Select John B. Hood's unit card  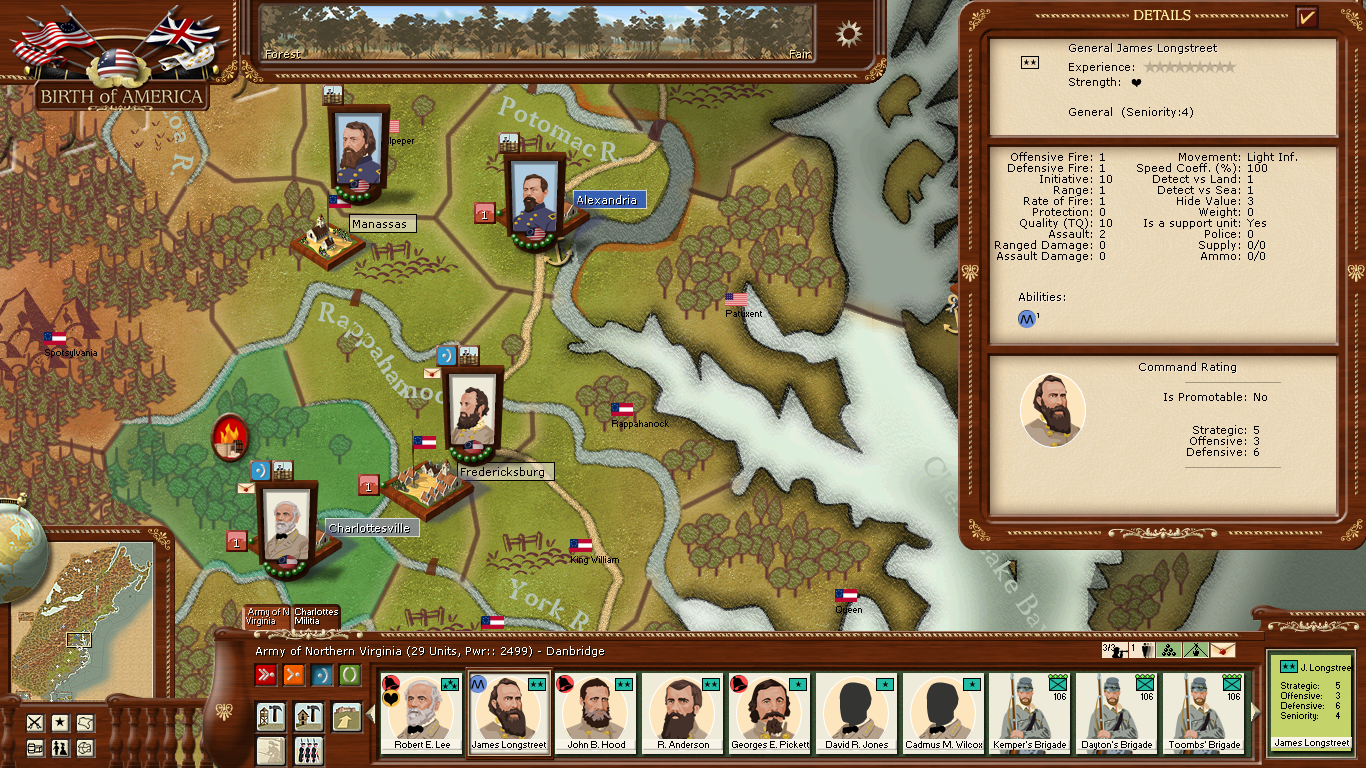[x=597, y=713]
